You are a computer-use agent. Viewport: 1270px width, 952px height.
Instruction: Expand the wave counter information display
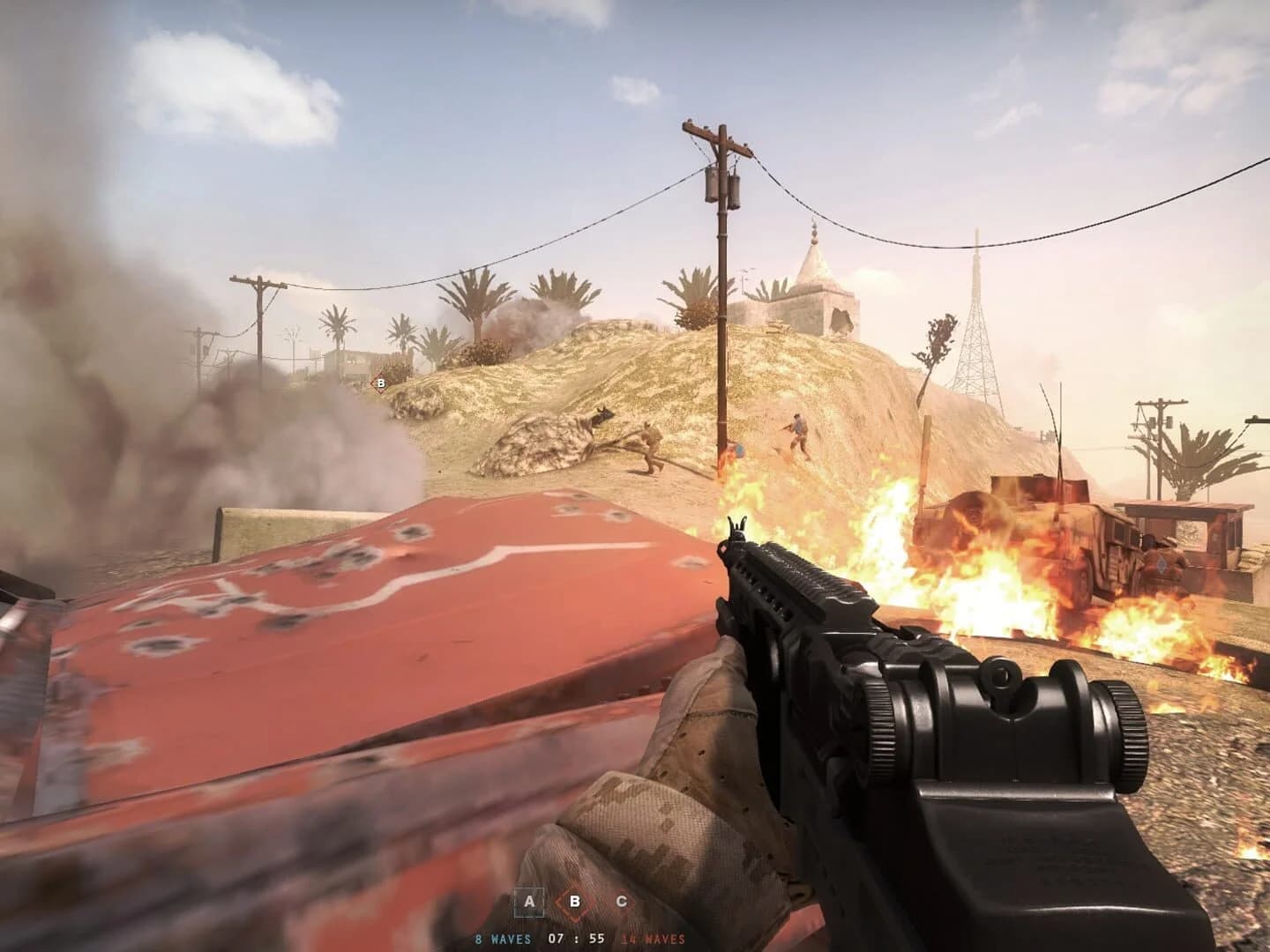pos(578,939)
